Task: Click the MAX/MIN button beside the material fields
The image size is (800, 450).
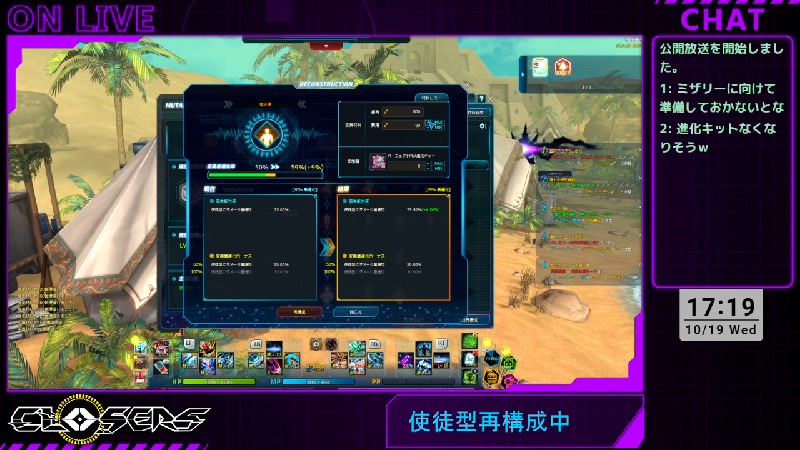Action: 434,125
